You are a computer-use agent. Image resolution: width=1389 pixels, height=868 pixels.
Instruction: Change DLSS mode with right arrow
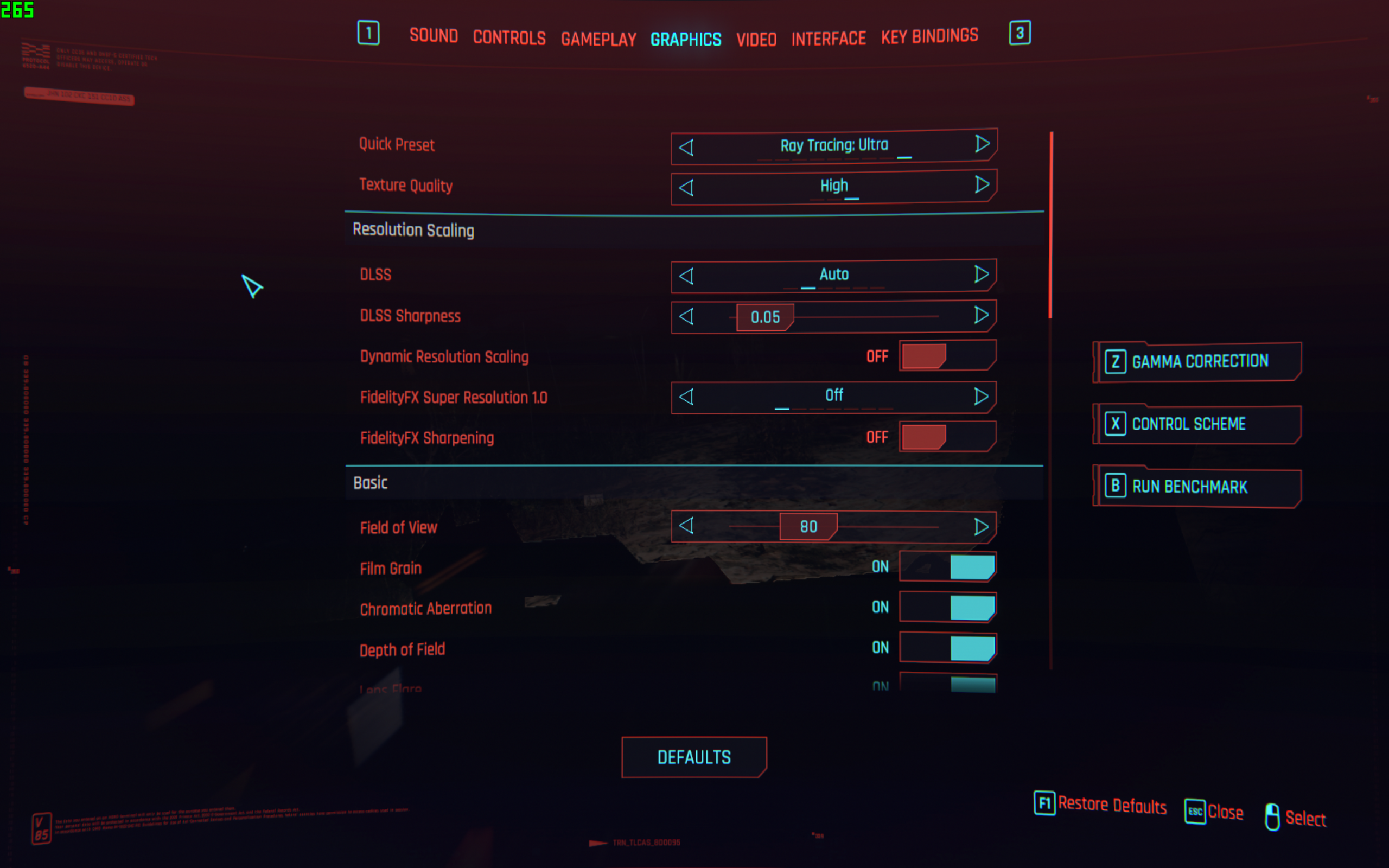click(981, 275)
